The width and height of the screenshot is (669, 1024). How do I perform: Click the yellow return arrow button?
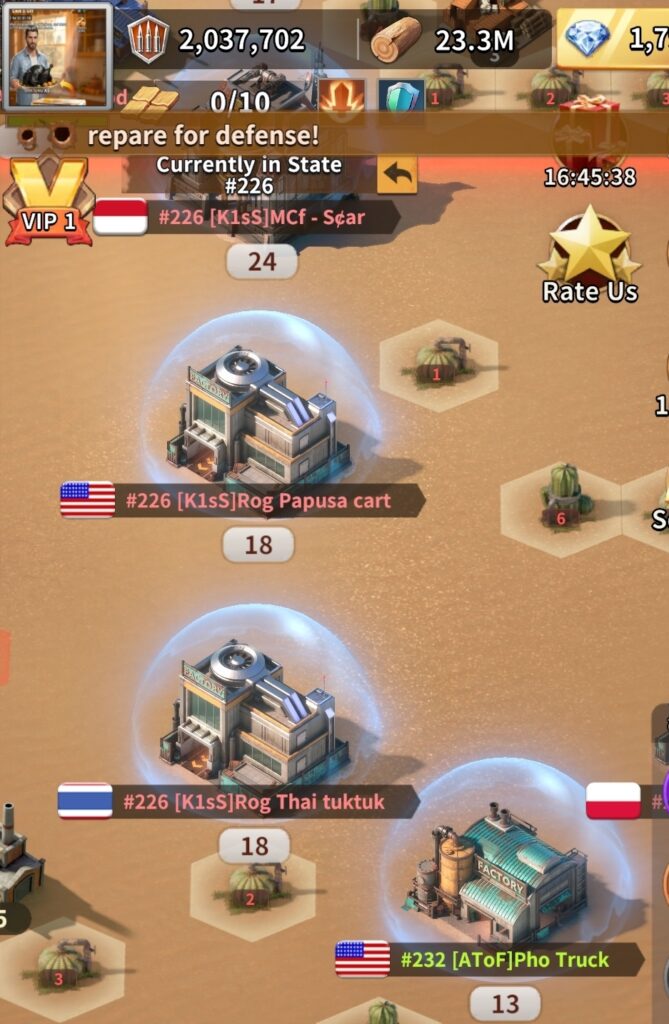(397, 174)
